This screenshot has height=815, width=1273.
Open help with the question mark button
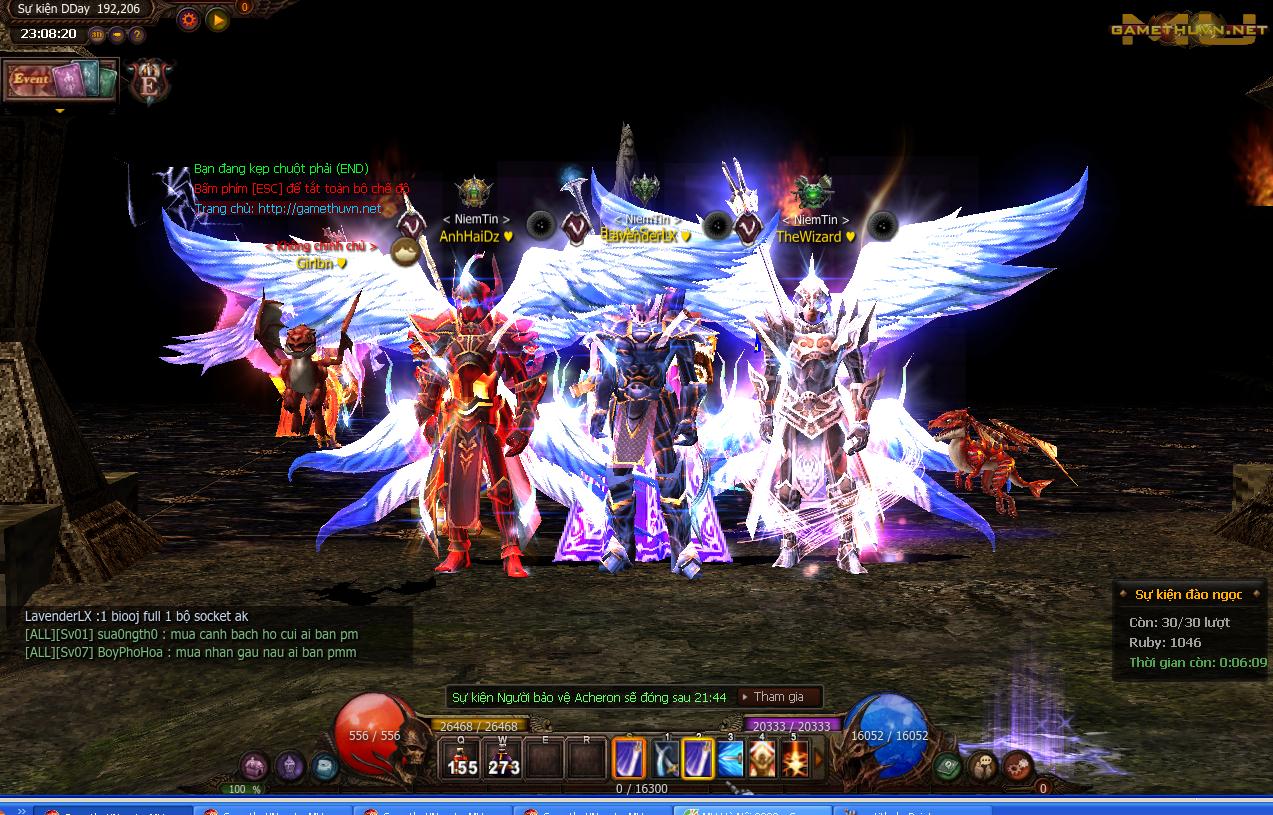(x=137, y=34)
